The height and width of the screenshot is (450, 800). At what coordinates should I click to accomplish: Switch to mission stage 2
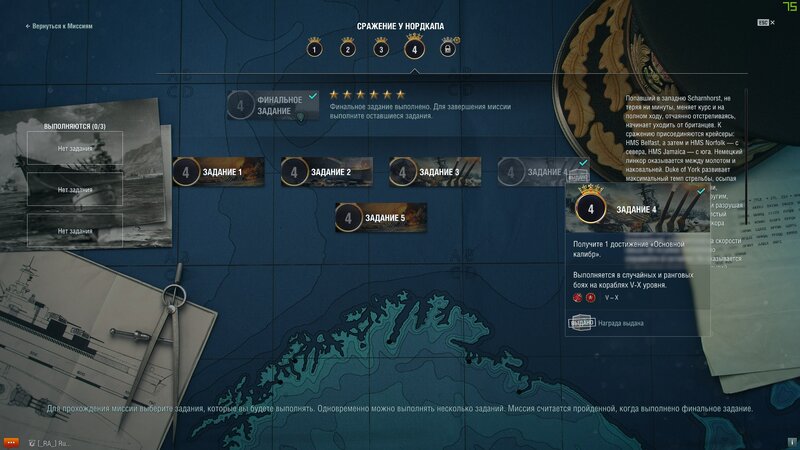(x=348, y=48)
